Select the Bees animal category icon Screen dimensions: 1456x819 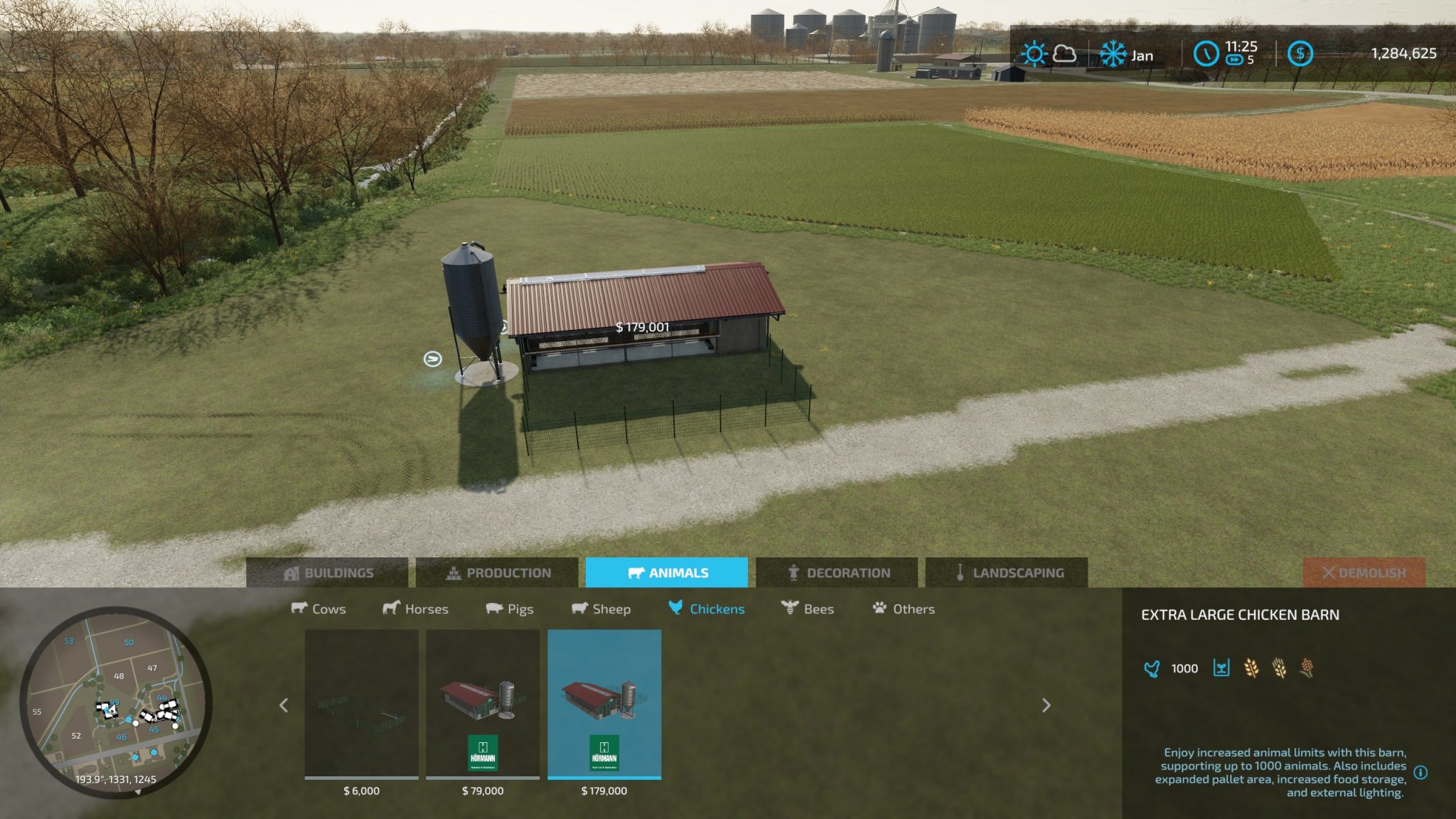[788, 609]
